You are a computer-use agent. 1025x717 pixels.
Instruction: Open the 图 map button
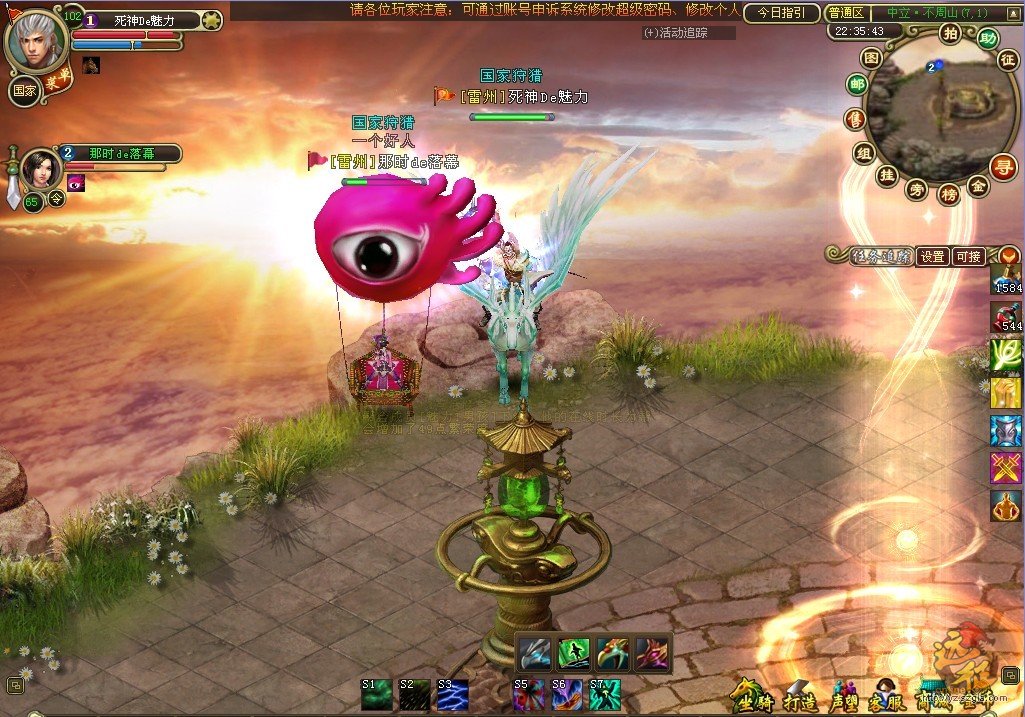coord(871,59)
